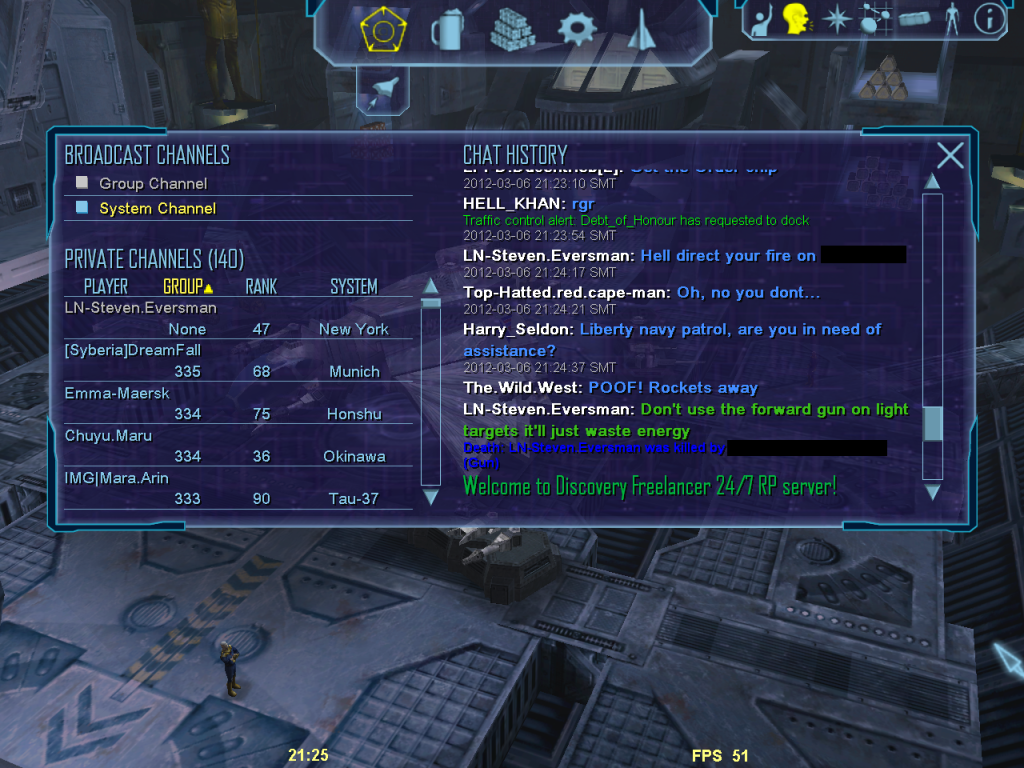The width and height of the screenshot is (1024, 768).
Task: Go to the bar via mug icon
Action: tap(446, 30)
